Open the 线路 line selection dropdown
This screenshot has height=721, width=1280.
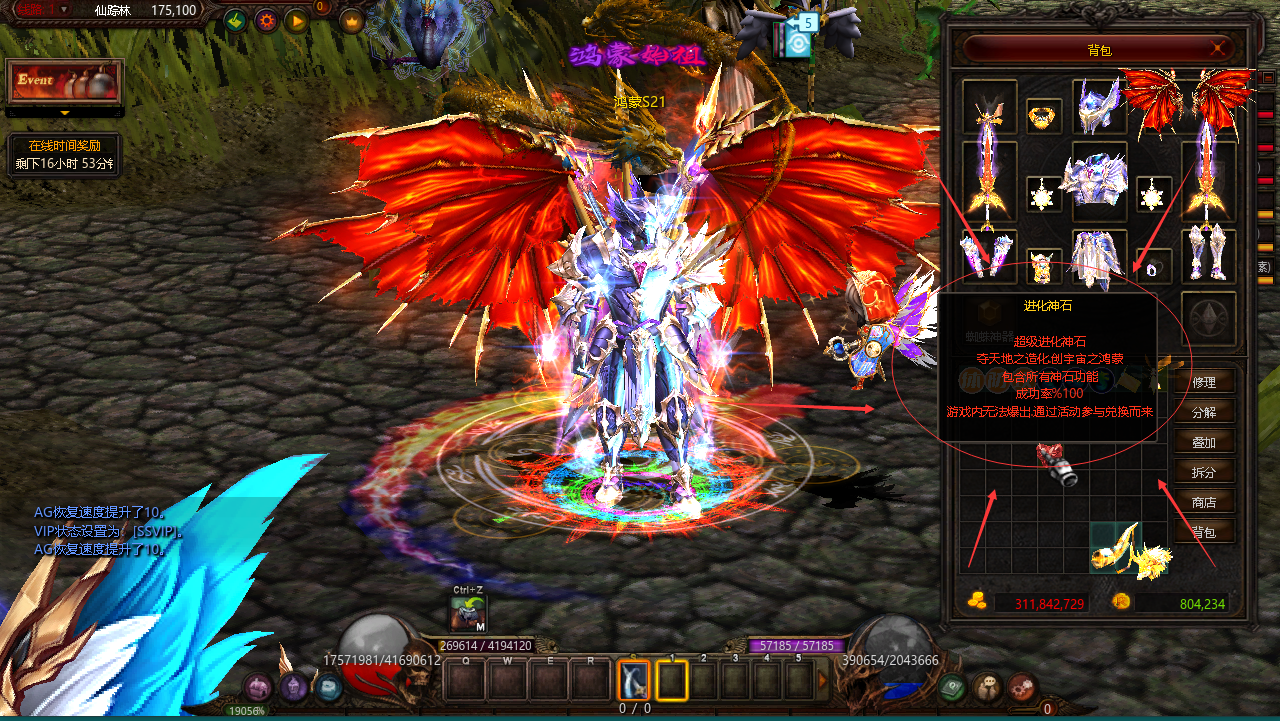64,9
